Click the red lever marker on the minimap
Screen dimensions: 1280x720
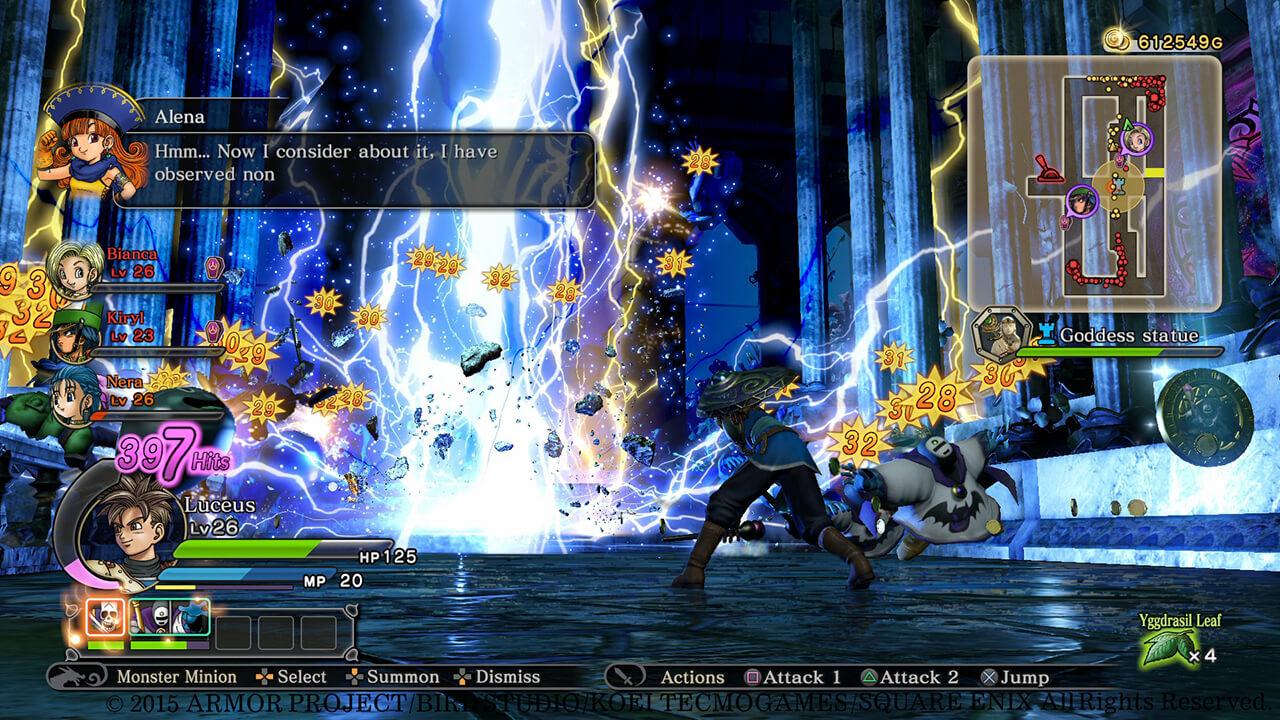[1048, 171]
